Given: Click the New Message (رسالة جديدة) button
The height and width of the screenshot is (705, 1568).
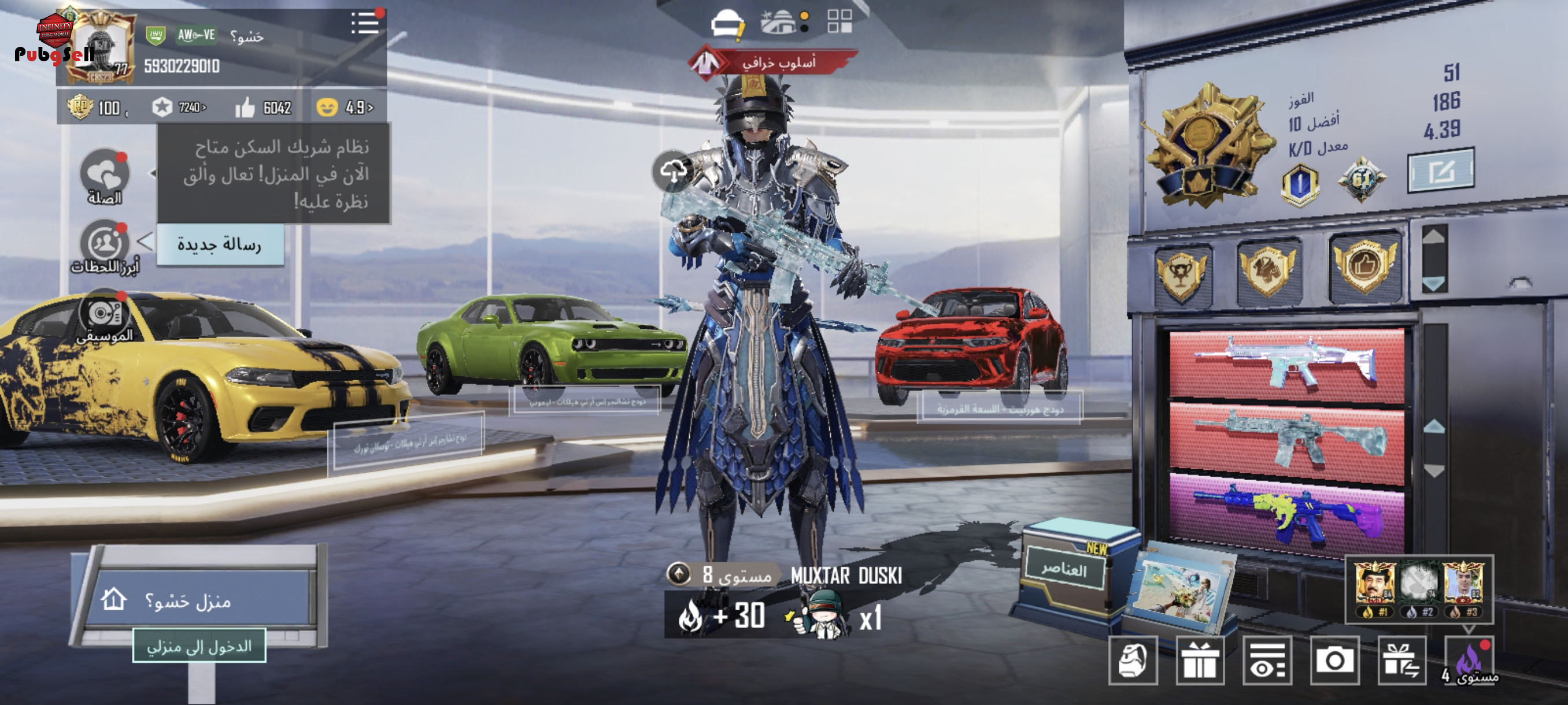Looking at the screenshot, I should point(220,244).
